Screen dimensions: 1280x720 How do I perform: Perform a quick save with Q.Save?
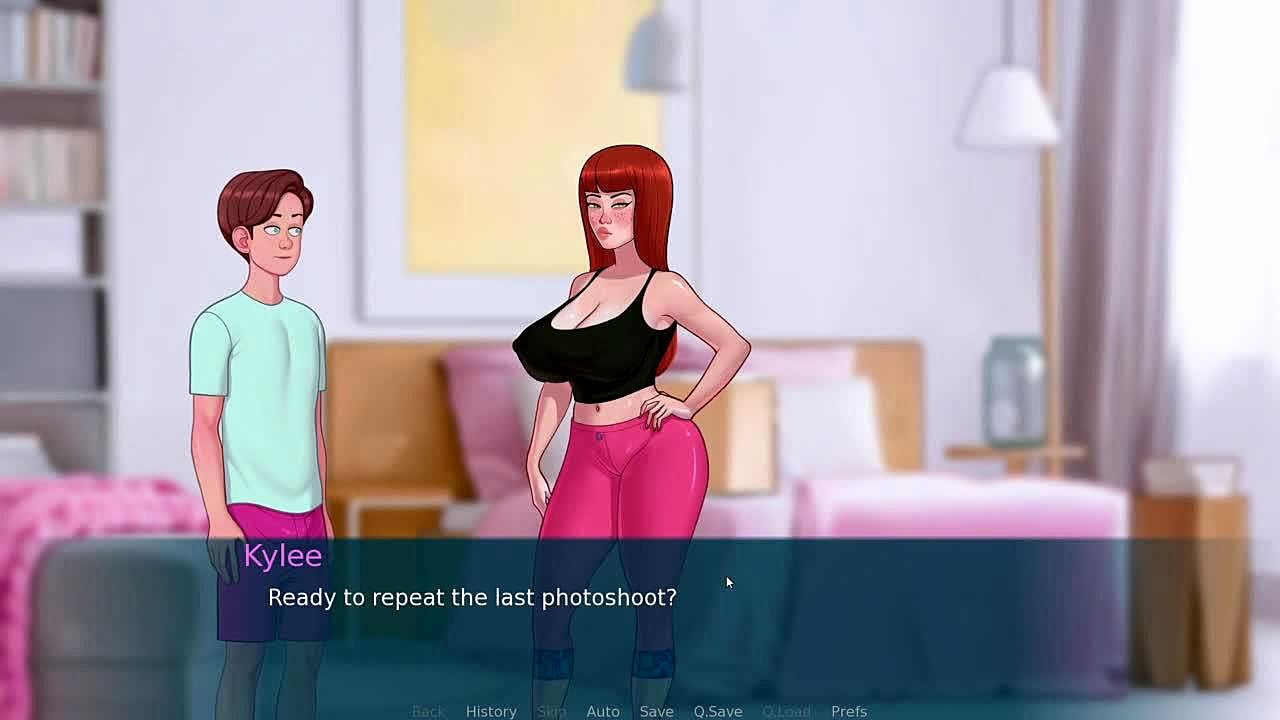click(x=718, y=711)
